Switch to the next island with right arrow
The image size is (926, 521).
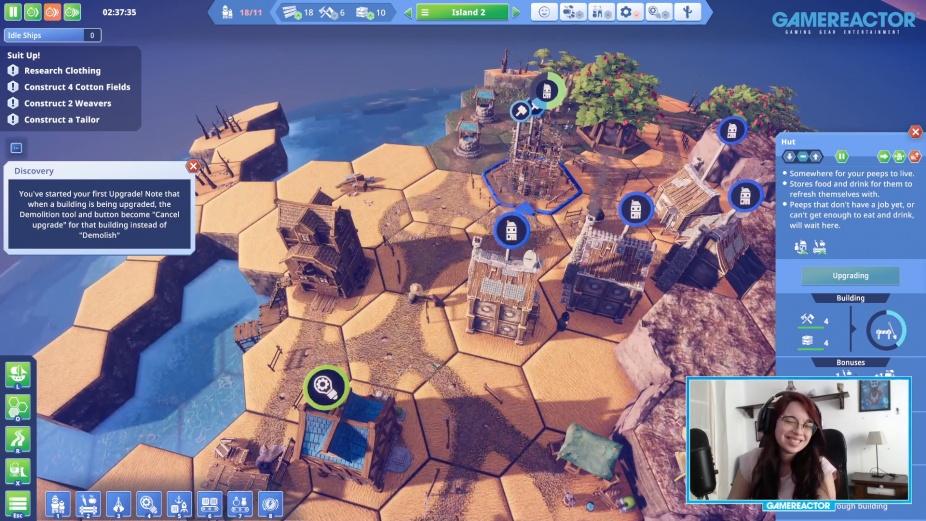click(x=516, y=13)
